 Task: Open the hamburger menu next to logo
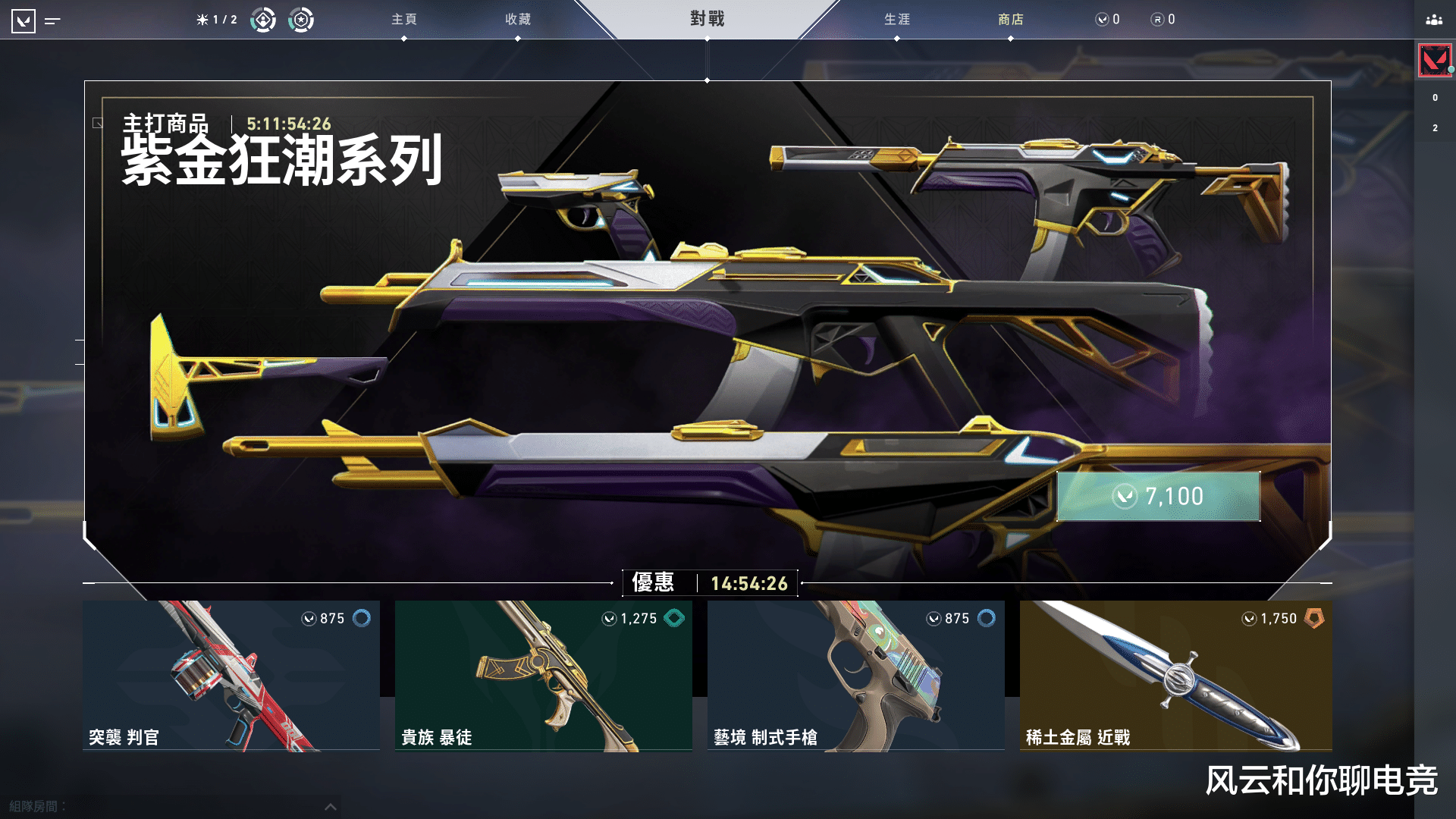point(52,20)
